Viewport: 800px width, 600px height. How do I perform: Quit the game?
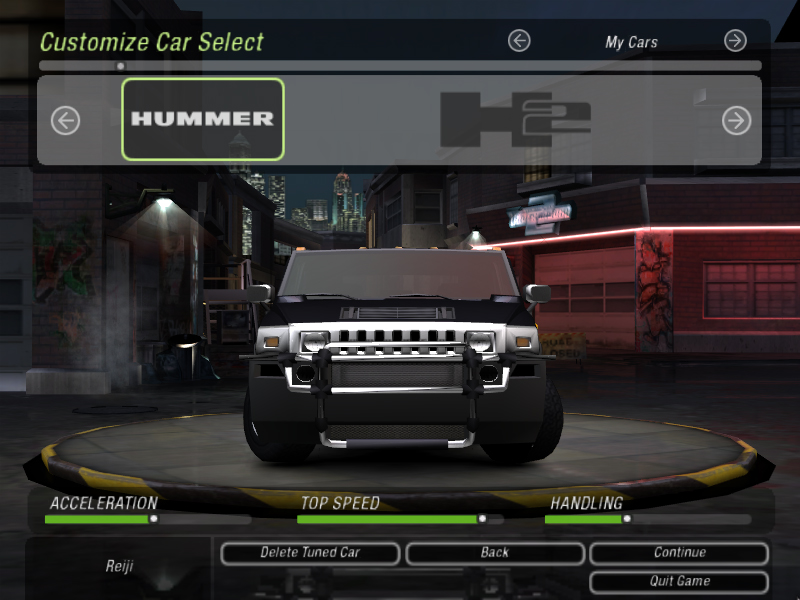pos(679,581)
